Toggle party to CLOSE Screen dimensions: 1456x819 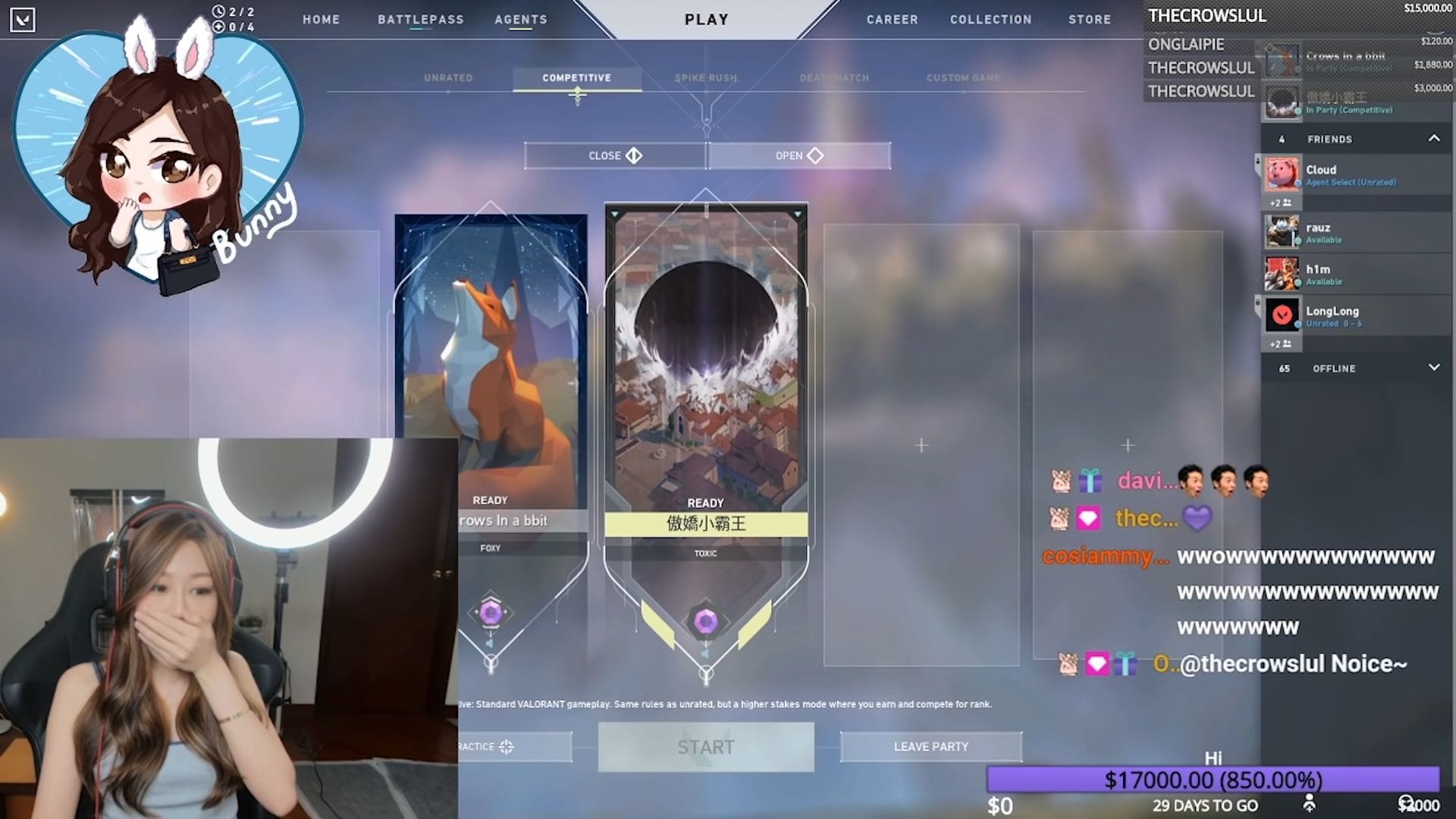pos(614,155)
